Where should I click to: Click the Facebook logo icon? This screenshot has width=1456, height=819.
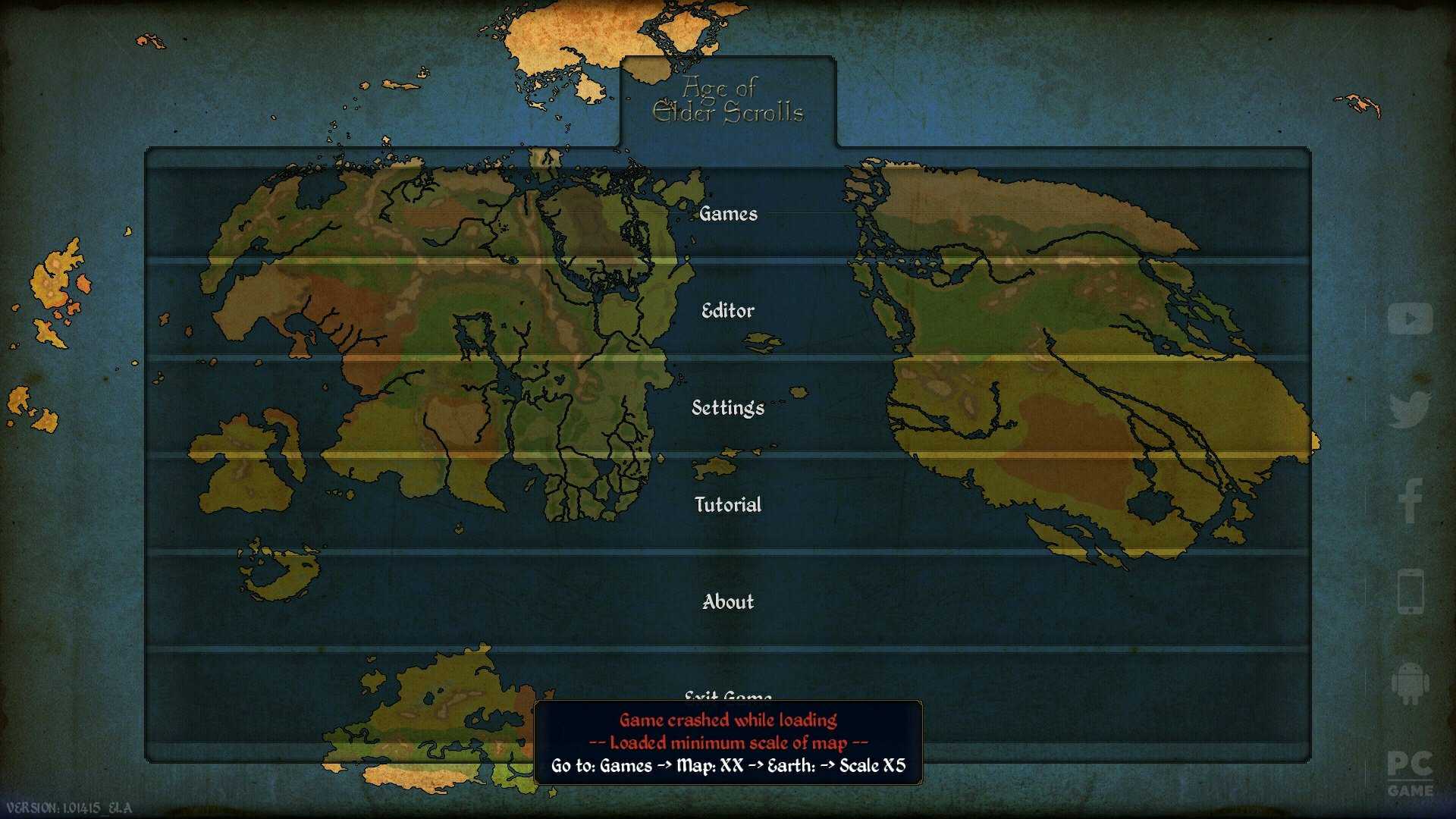[x=1410, y=500]
